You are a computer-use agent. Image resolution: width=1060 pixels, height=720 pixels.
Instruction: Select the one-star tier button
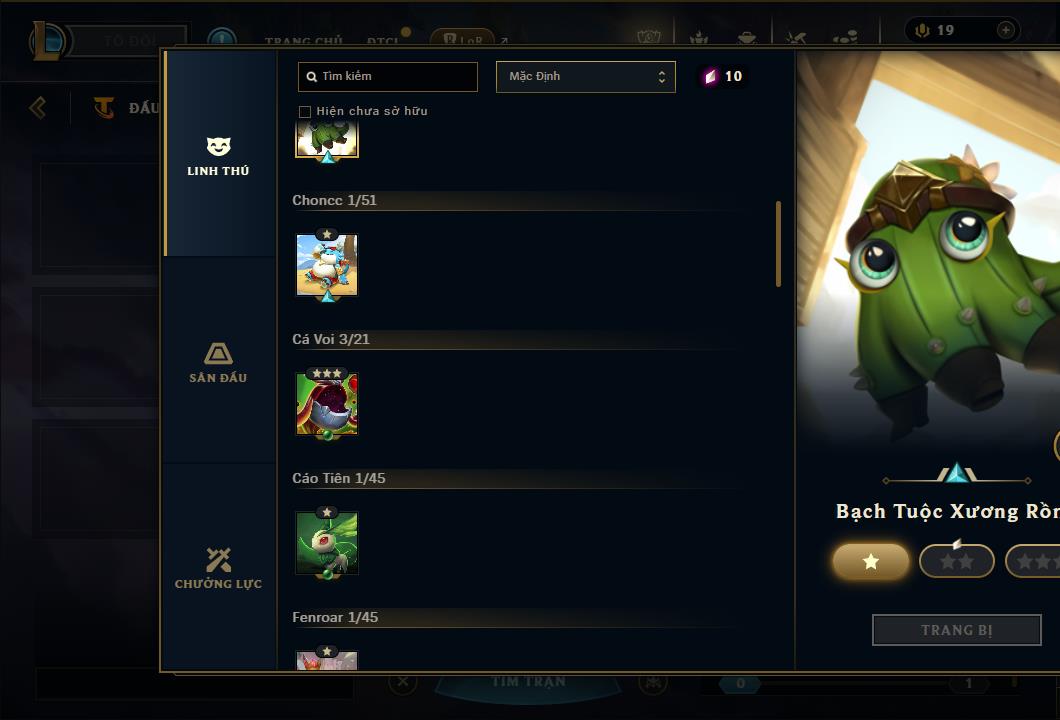click(871, 562)
